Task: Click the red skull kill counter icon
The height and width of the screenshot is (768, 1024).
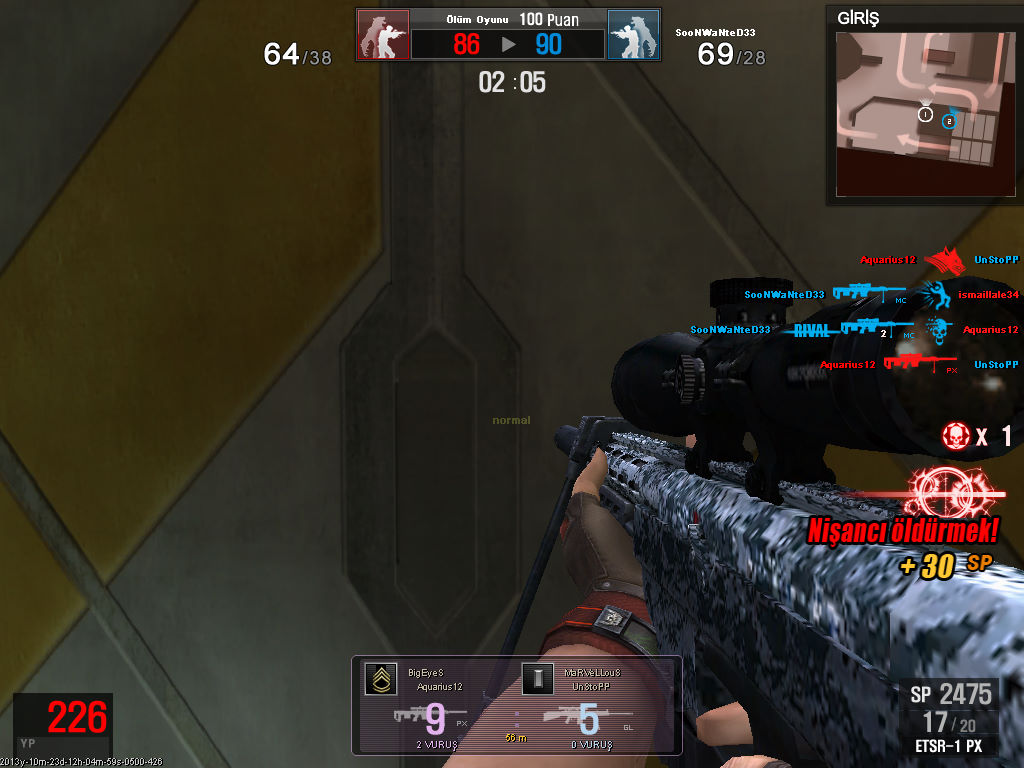Action: click(x=957, y=436)
